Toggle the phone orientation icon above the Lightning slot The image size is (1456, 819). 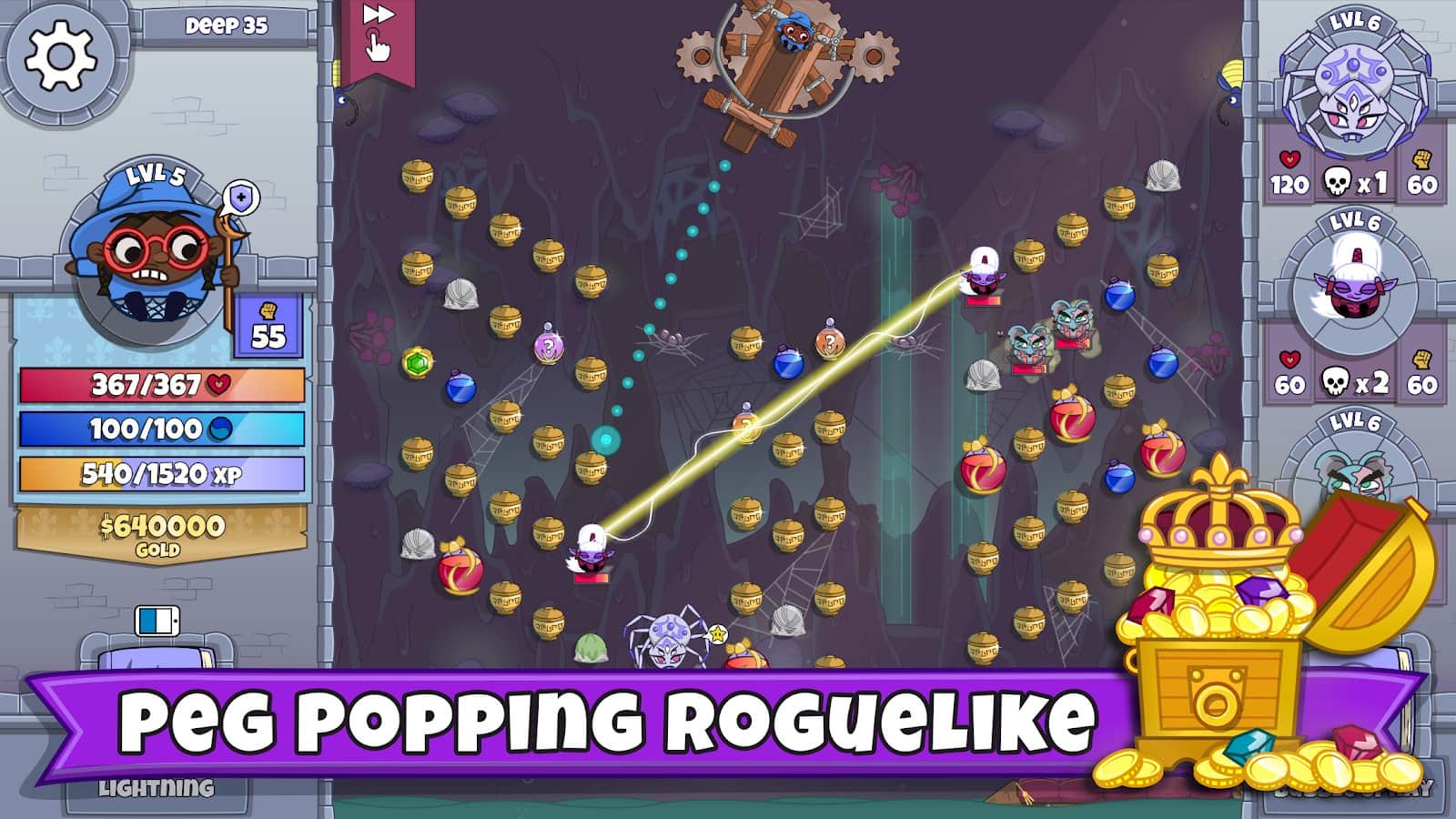tap(155, 622)
